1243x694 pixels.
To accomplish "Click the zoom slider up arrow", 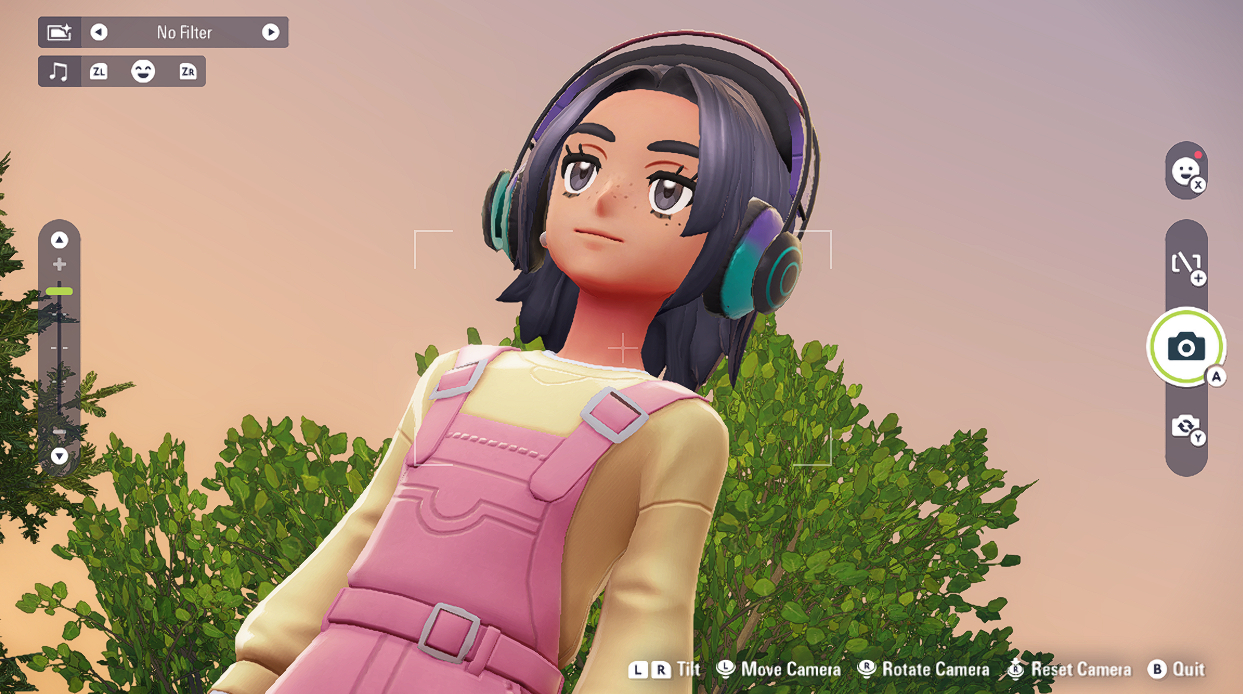I will (x=59, y=240).
